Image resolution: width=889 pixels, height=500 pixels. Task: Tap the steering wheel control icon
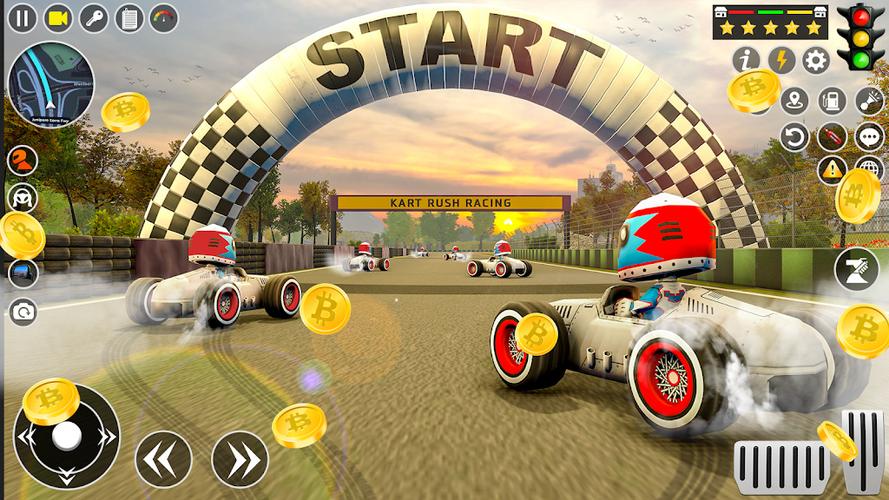coord(21,197)
